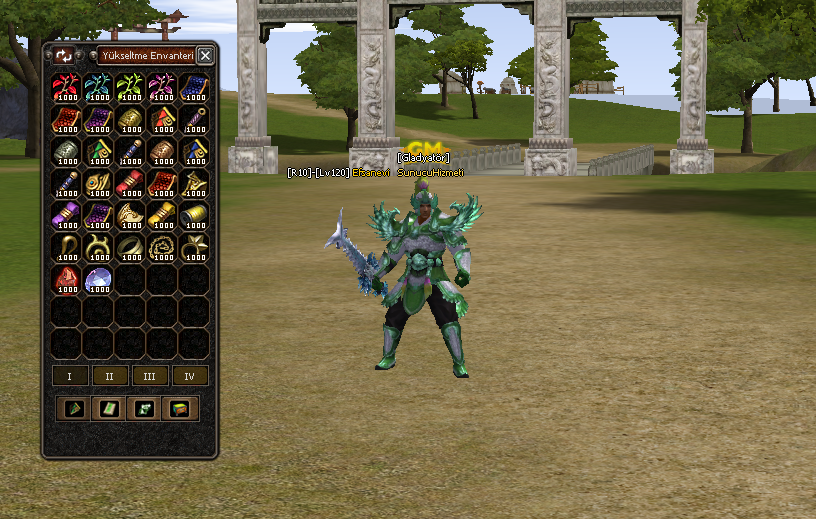
Task: Click the golden star ornament item
Action: [194, 248]
